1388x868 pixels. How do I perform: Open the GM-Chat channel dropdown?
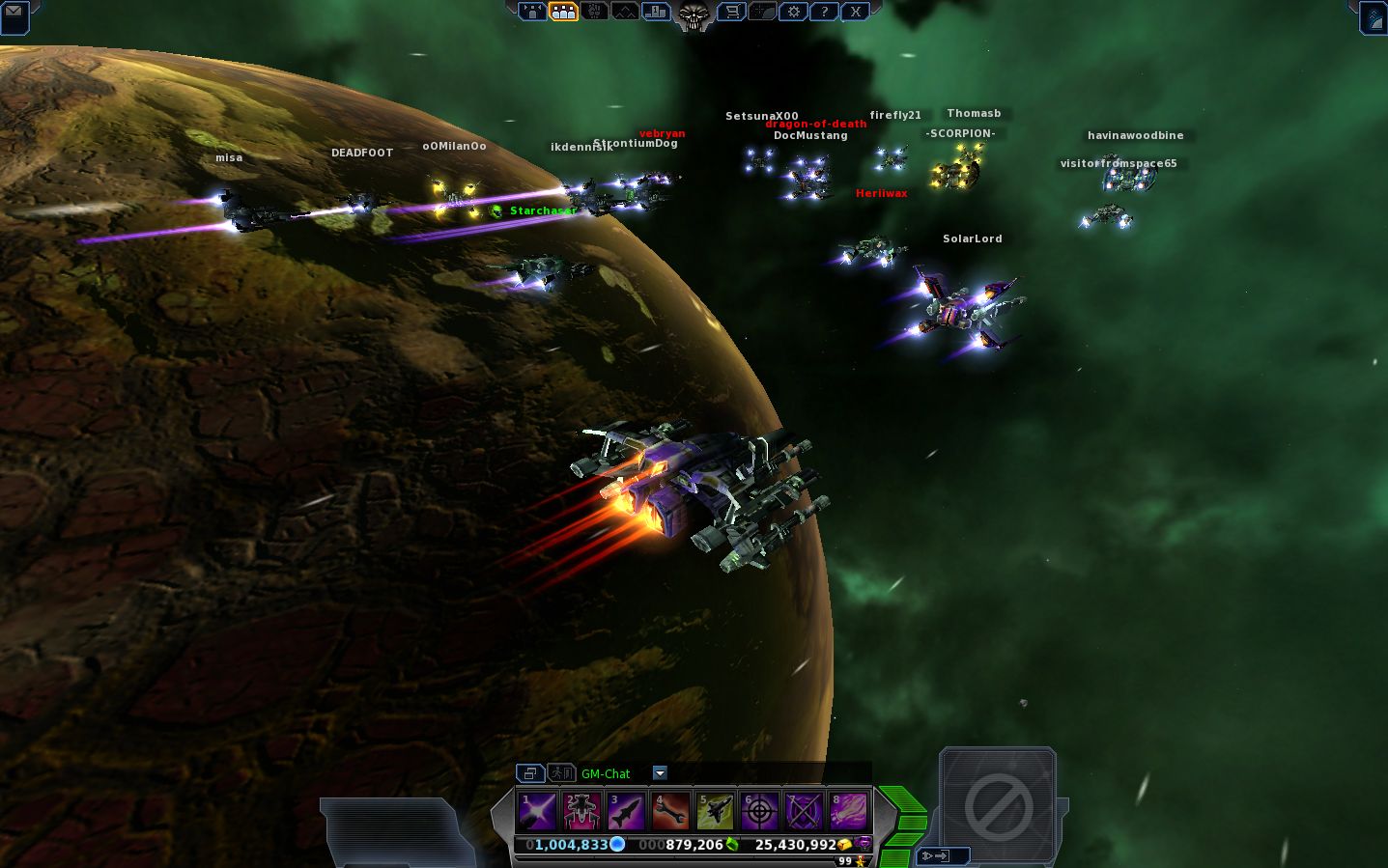[660, 772]
